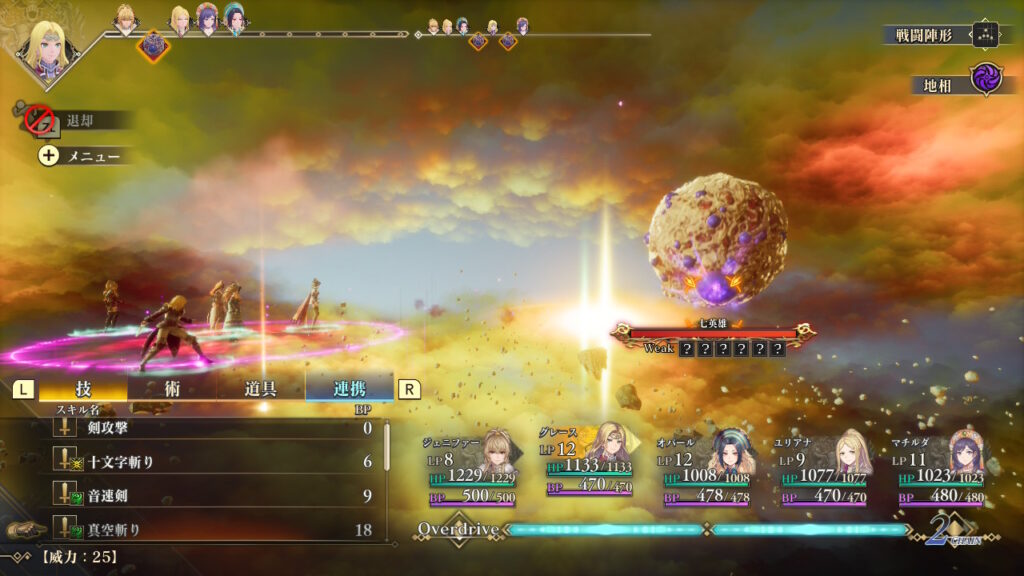Select ユリアナ's party status panel

click(x=822, y=468)
